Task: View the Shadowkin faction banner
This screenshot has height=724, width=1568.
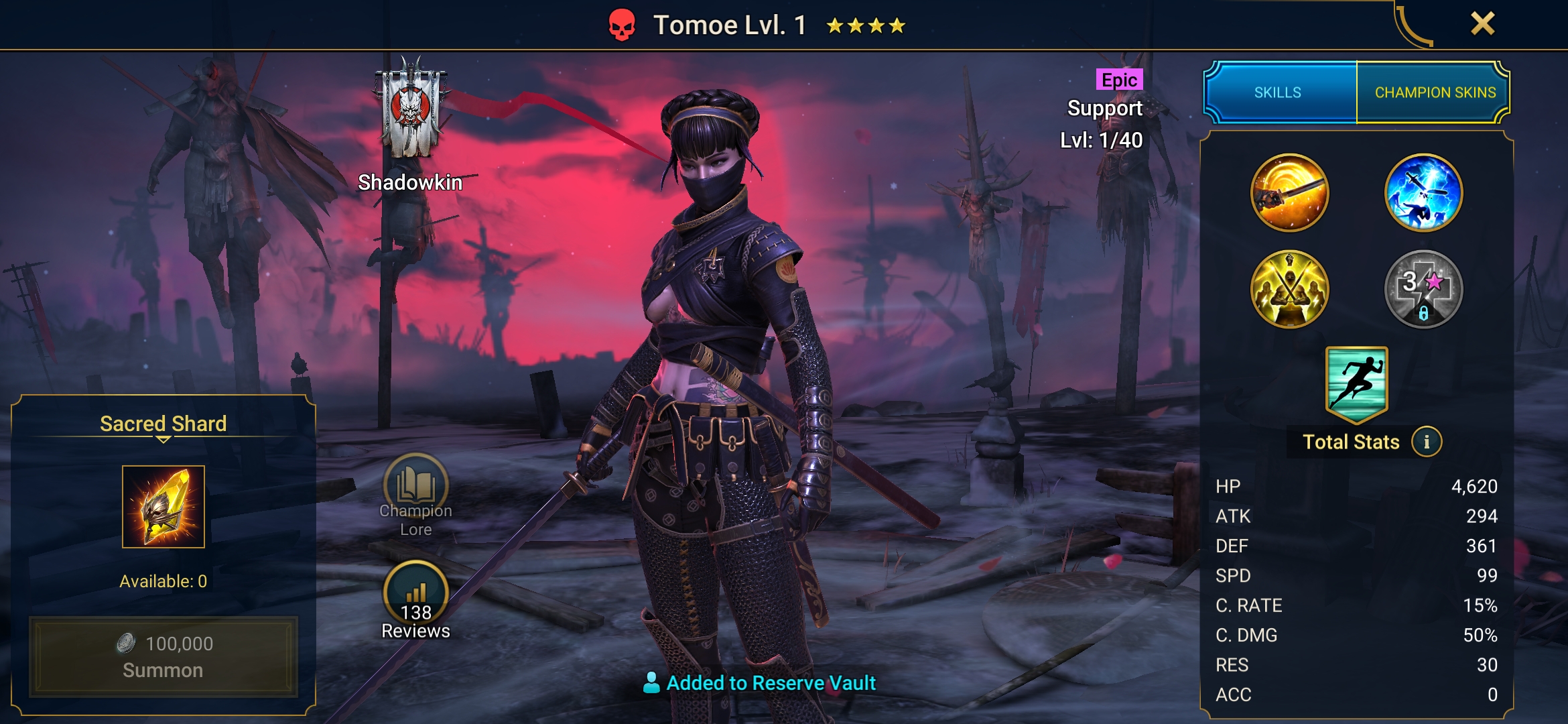Action: point(410,111)
